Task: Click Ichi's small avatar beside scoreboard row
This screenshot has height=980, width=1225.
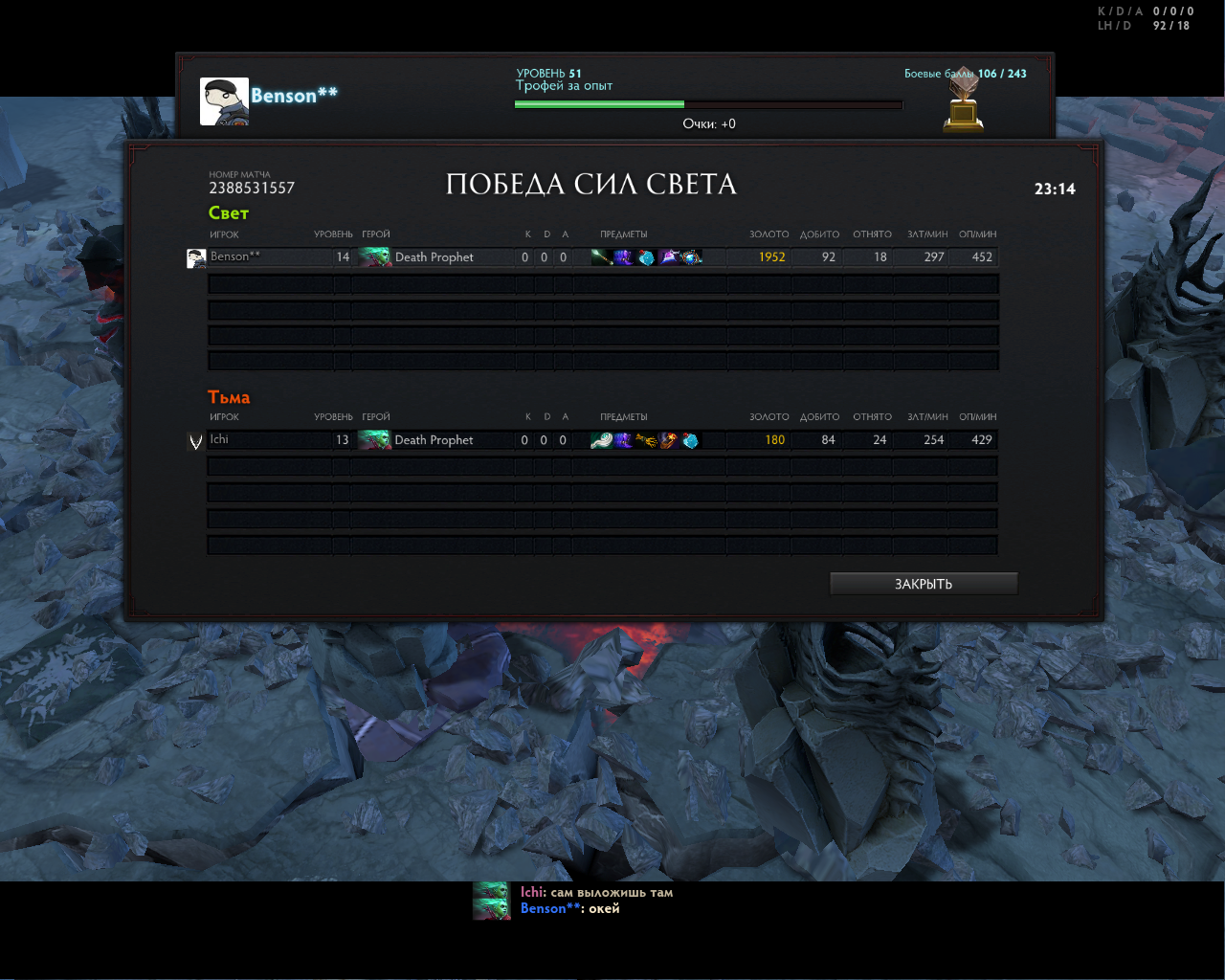Action: click(196, 441)
